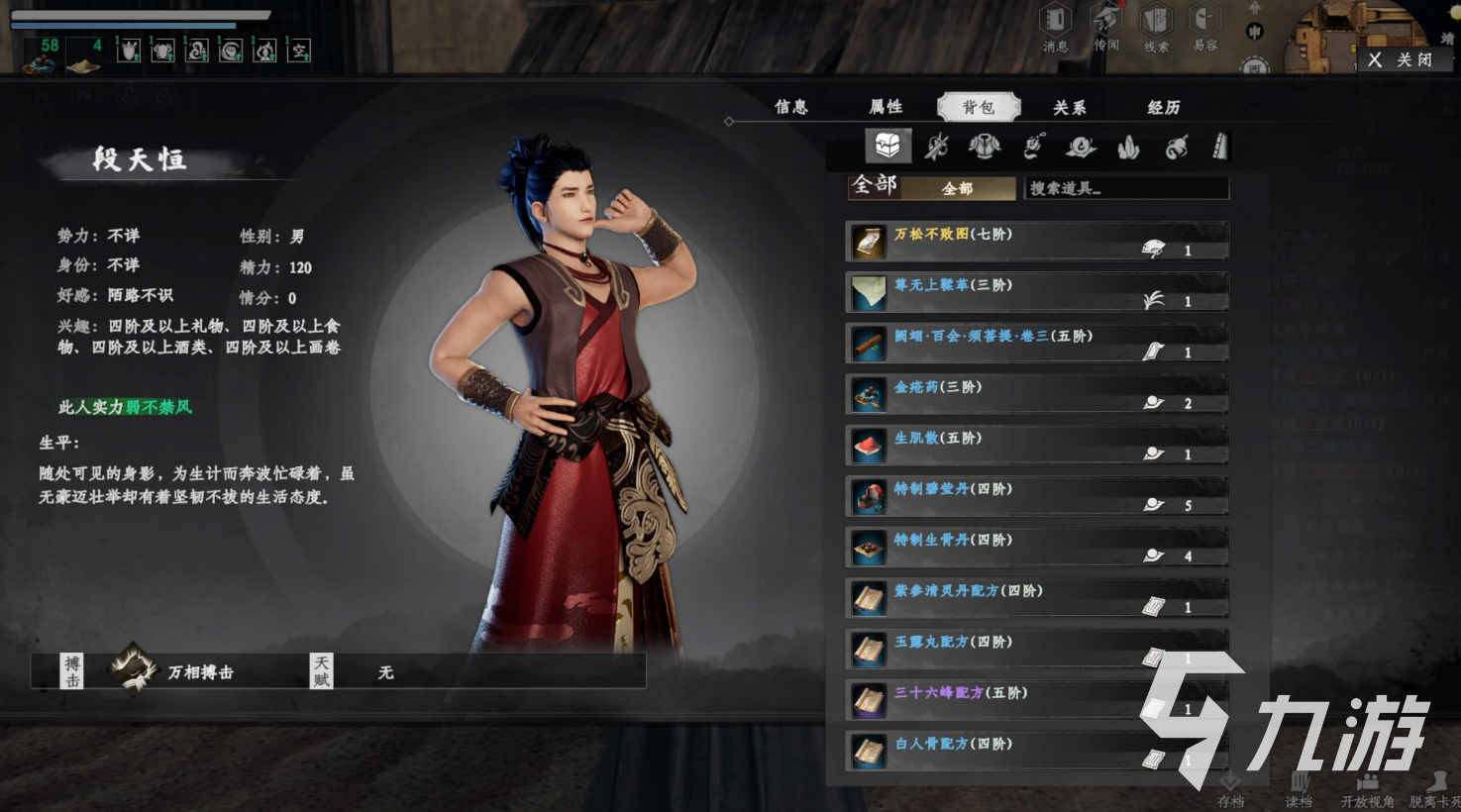Pick the 特制碧莹丹 item row
The width and height of the screenshot is (1461, 812).
click(1036, 496)
